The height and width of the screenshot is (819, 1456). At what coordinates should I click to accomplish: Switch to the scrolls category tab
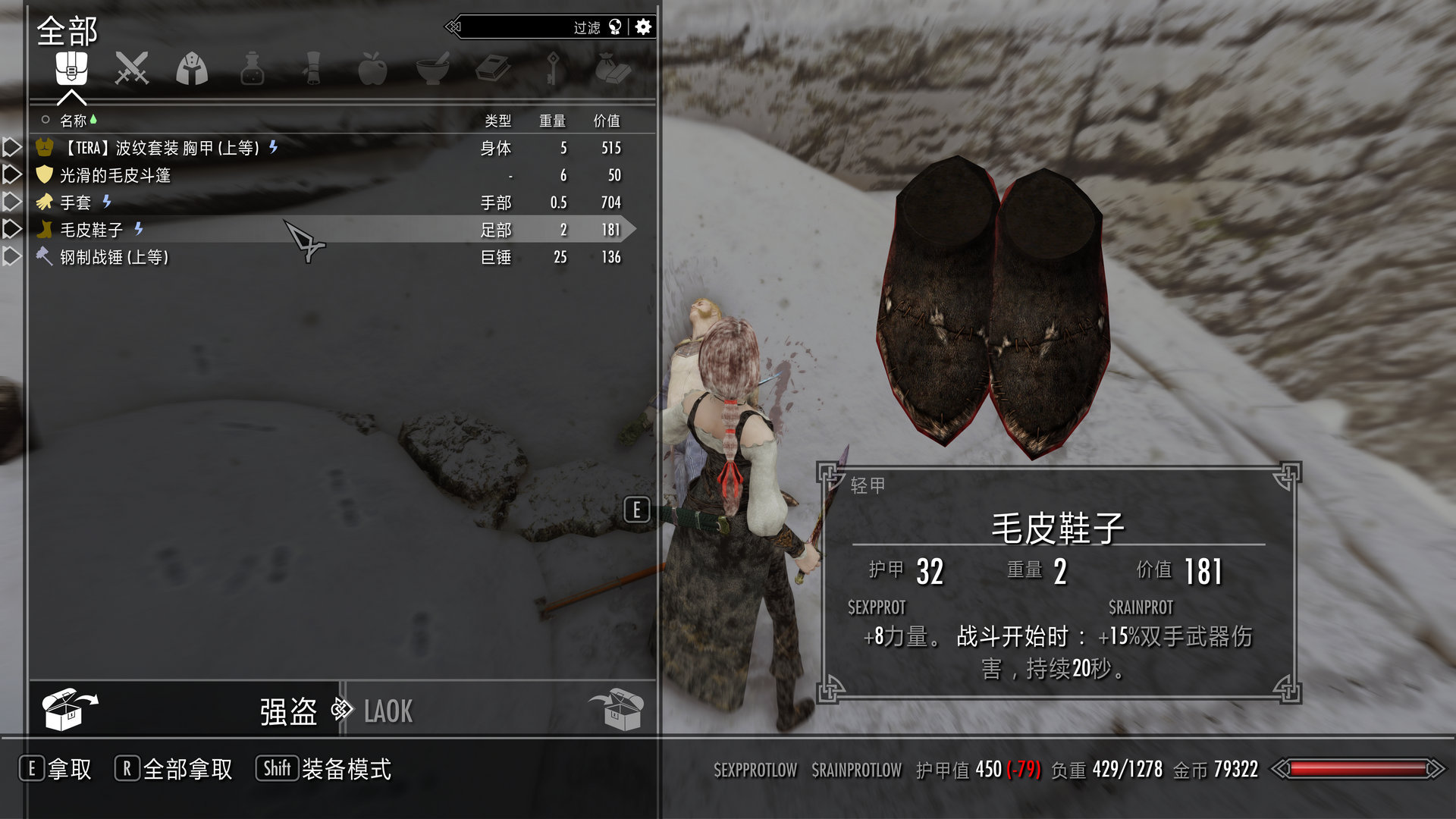click(x=312, y=69)
